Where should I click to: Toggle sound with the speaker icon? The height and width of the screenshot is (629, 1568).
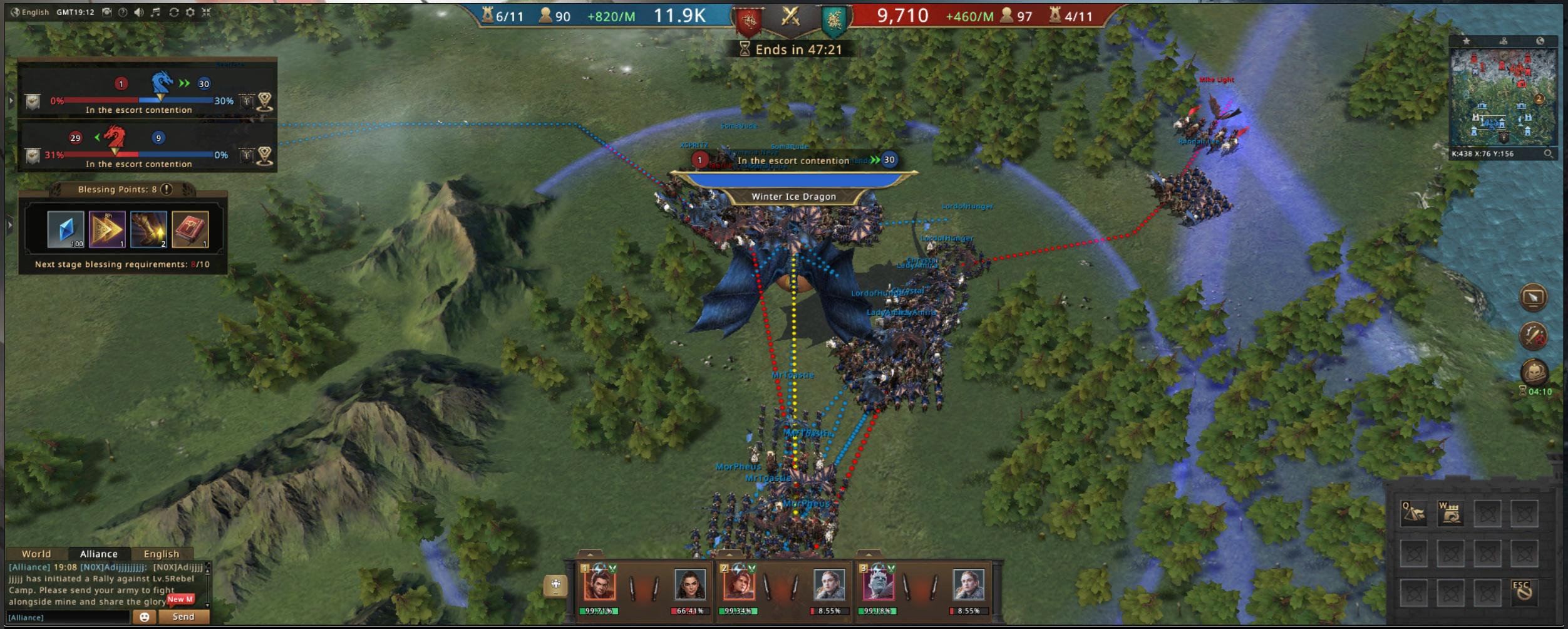139,12
